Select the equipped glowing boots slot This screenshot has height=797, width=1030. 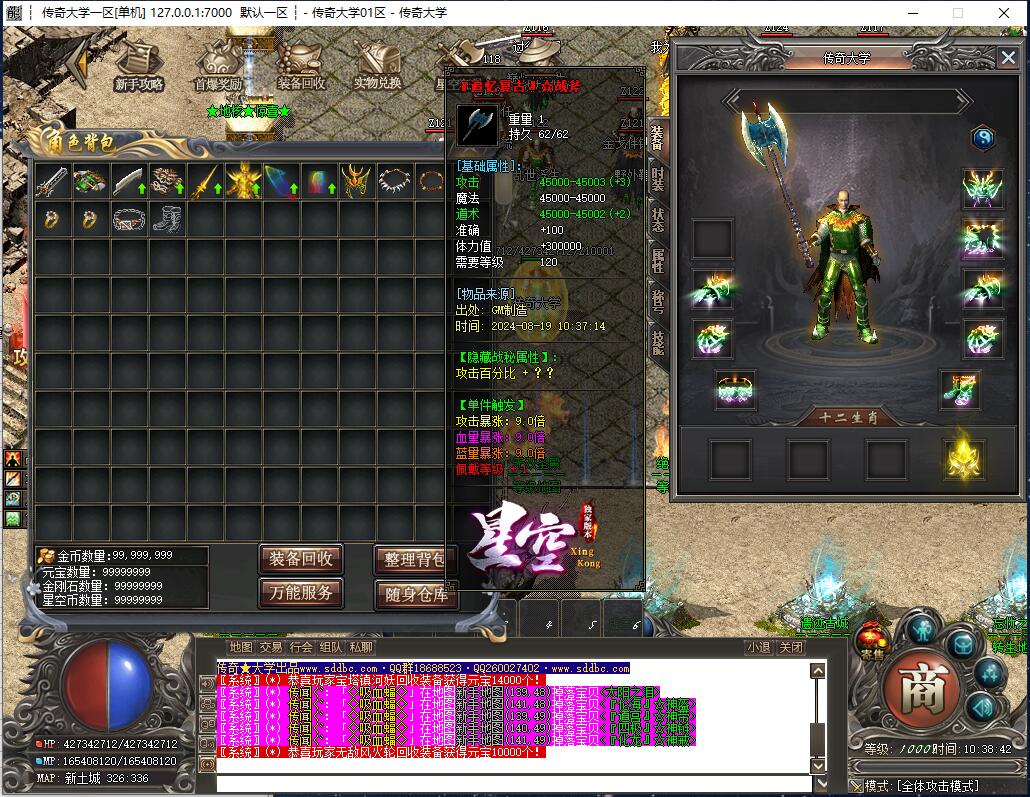point(960,390)
